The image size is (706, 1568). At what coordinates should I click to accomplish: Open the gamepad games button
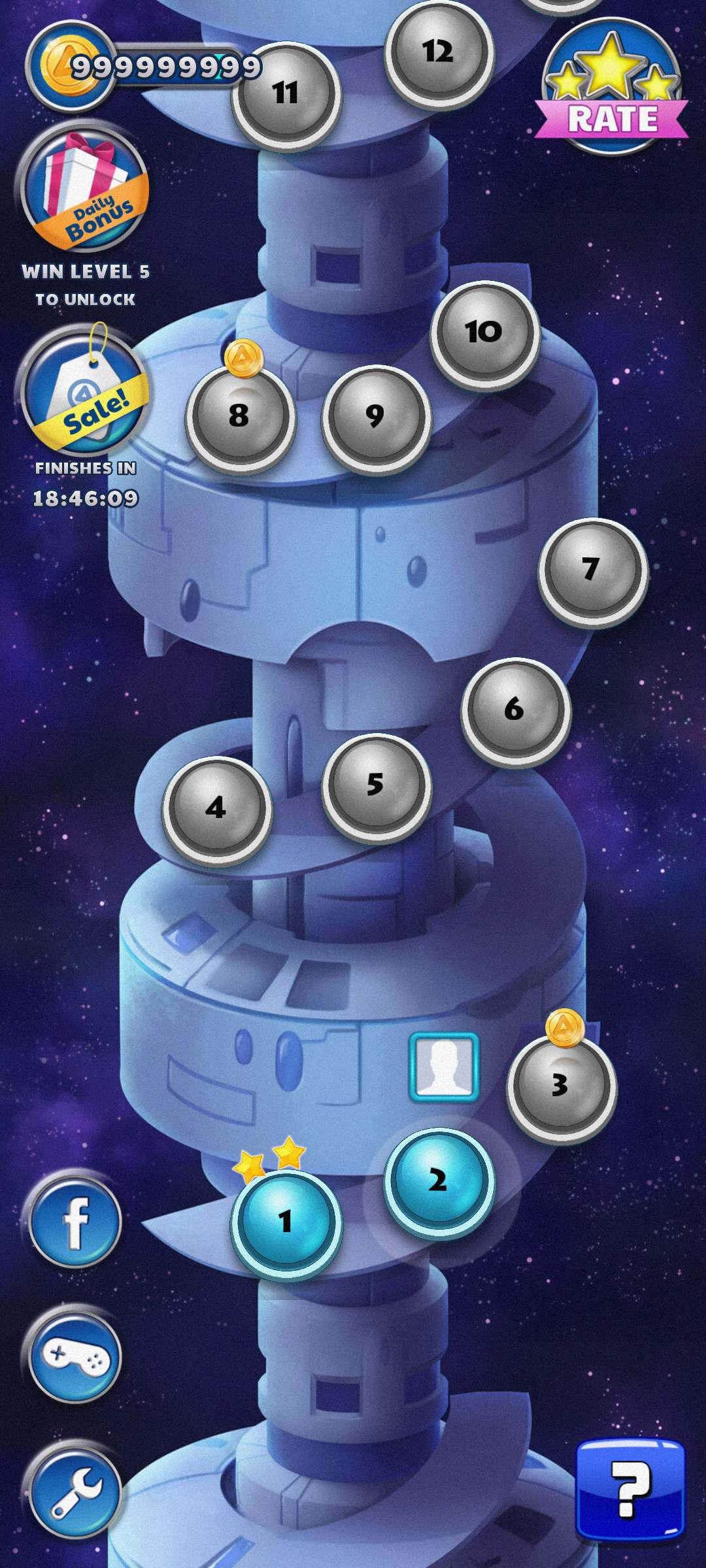(x=75, y=1357)
